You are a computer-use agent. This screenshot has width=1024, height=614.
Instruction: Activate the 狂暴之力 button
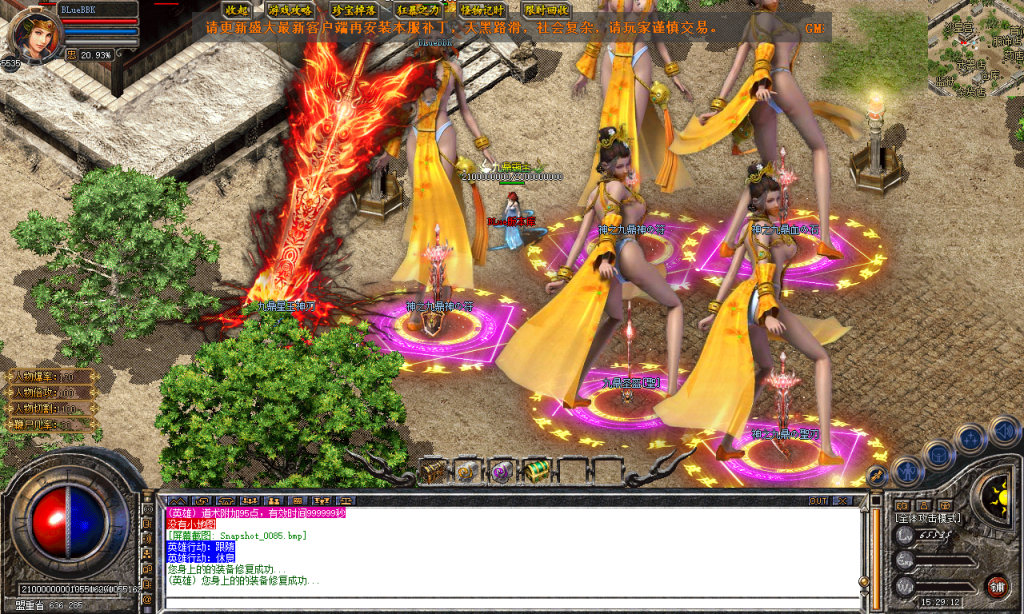[x=417, y=10]
